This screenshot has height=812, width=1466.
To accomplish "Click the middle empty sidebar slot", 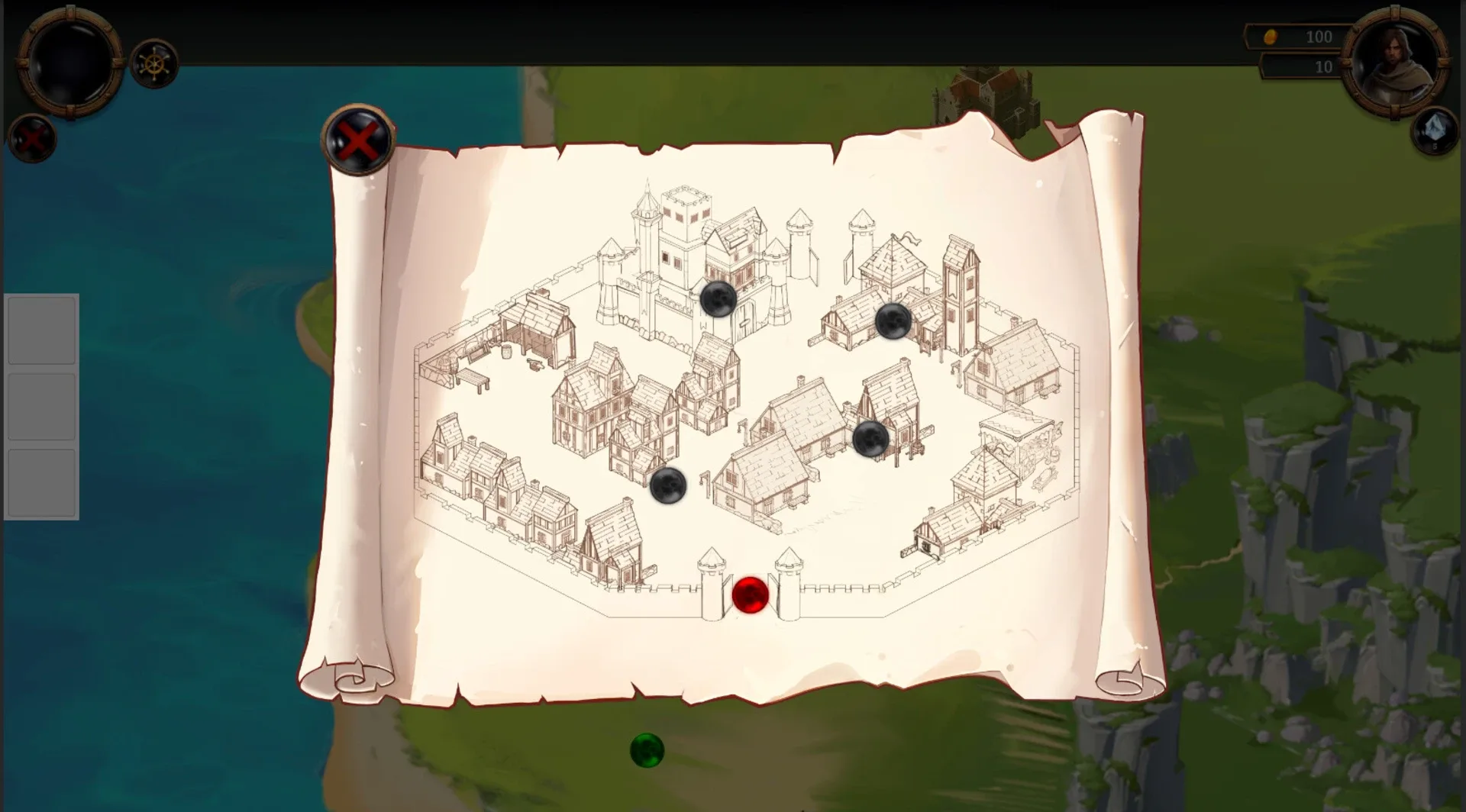I will click(41, 406).
